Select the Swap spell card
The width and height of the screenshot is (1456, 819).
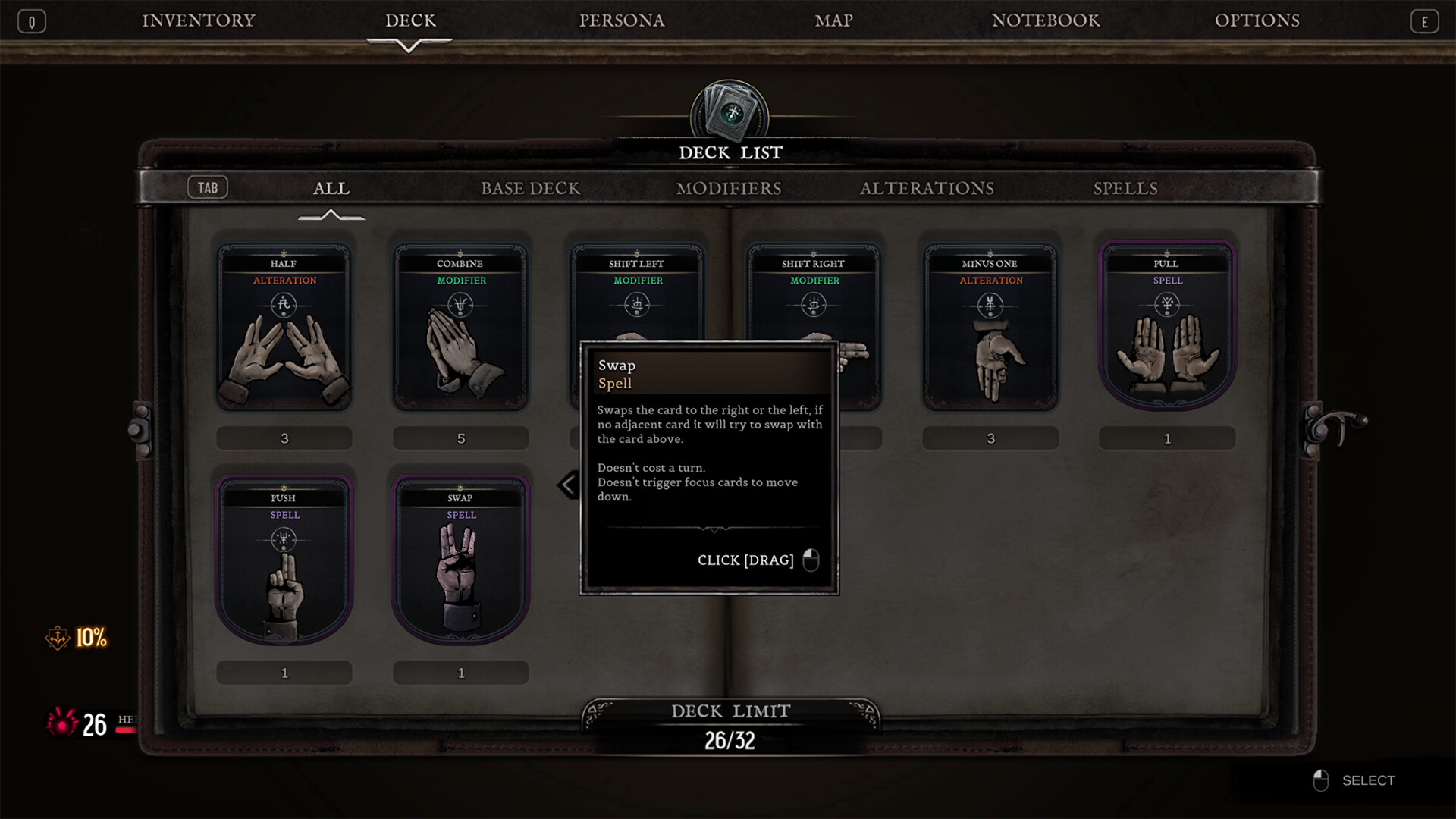460,563
